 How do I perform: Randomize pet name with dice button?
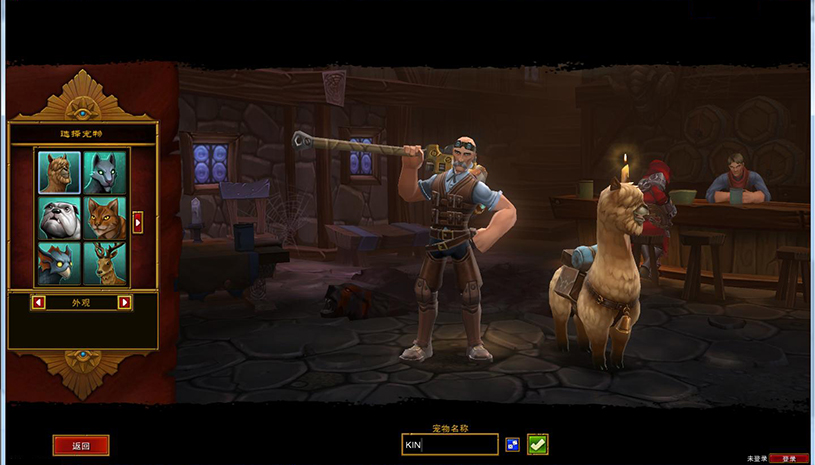513,444
